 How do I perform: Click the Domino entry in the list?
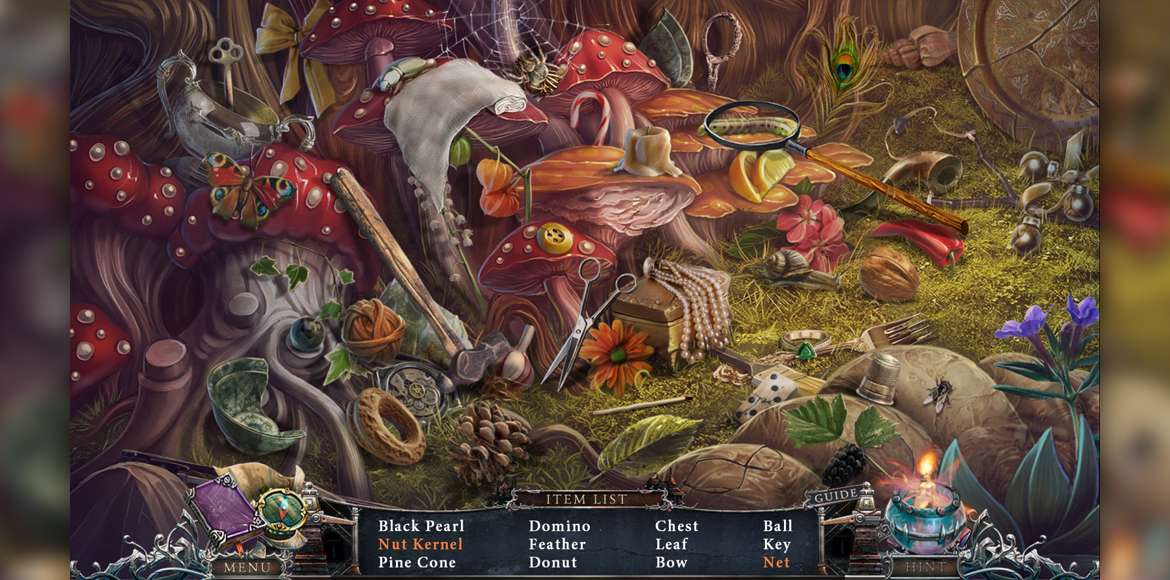(x=560, y=526)
